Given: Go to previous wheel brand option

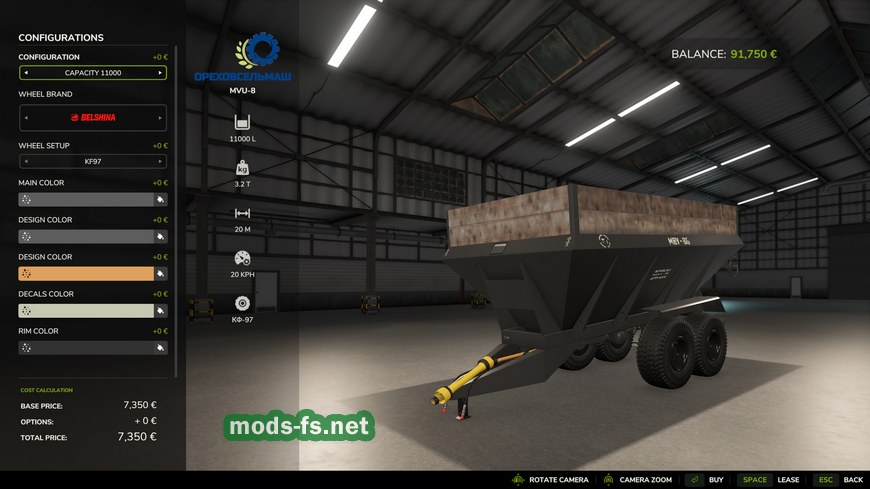Looking at the screenshot, I should (x=26, y=117).
